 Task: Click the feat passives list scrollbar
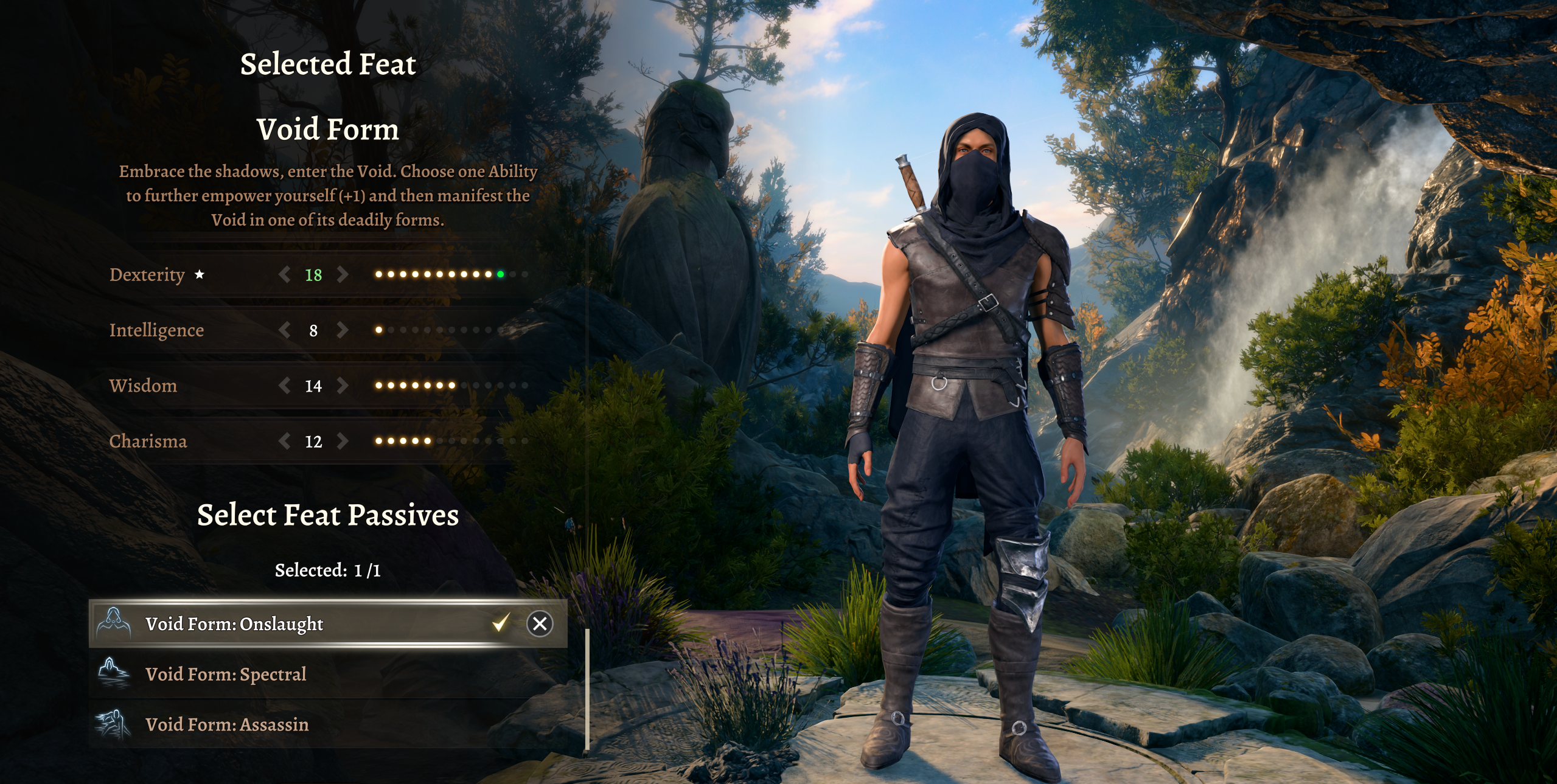click(587, 690)
